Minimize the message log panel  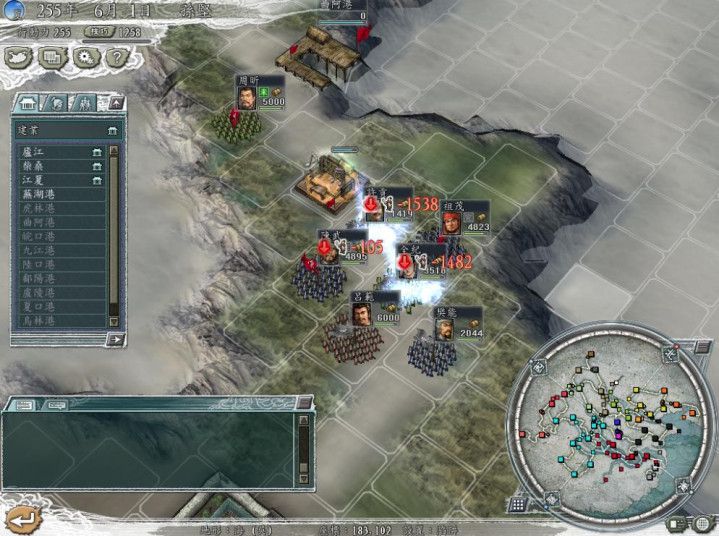[x=303, y=405]
